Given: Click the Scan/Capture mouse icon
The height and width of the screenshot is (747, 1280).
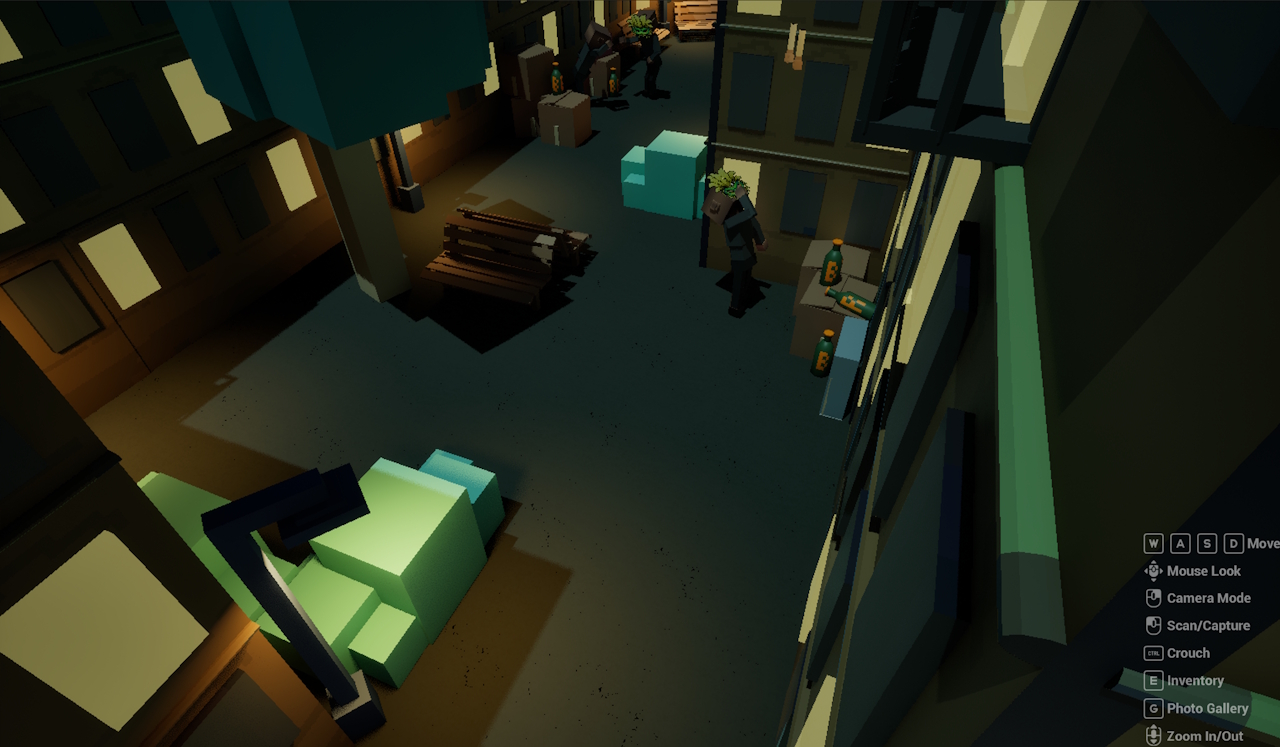Looking at the screenshot, I should click(x=1152, y=625).
